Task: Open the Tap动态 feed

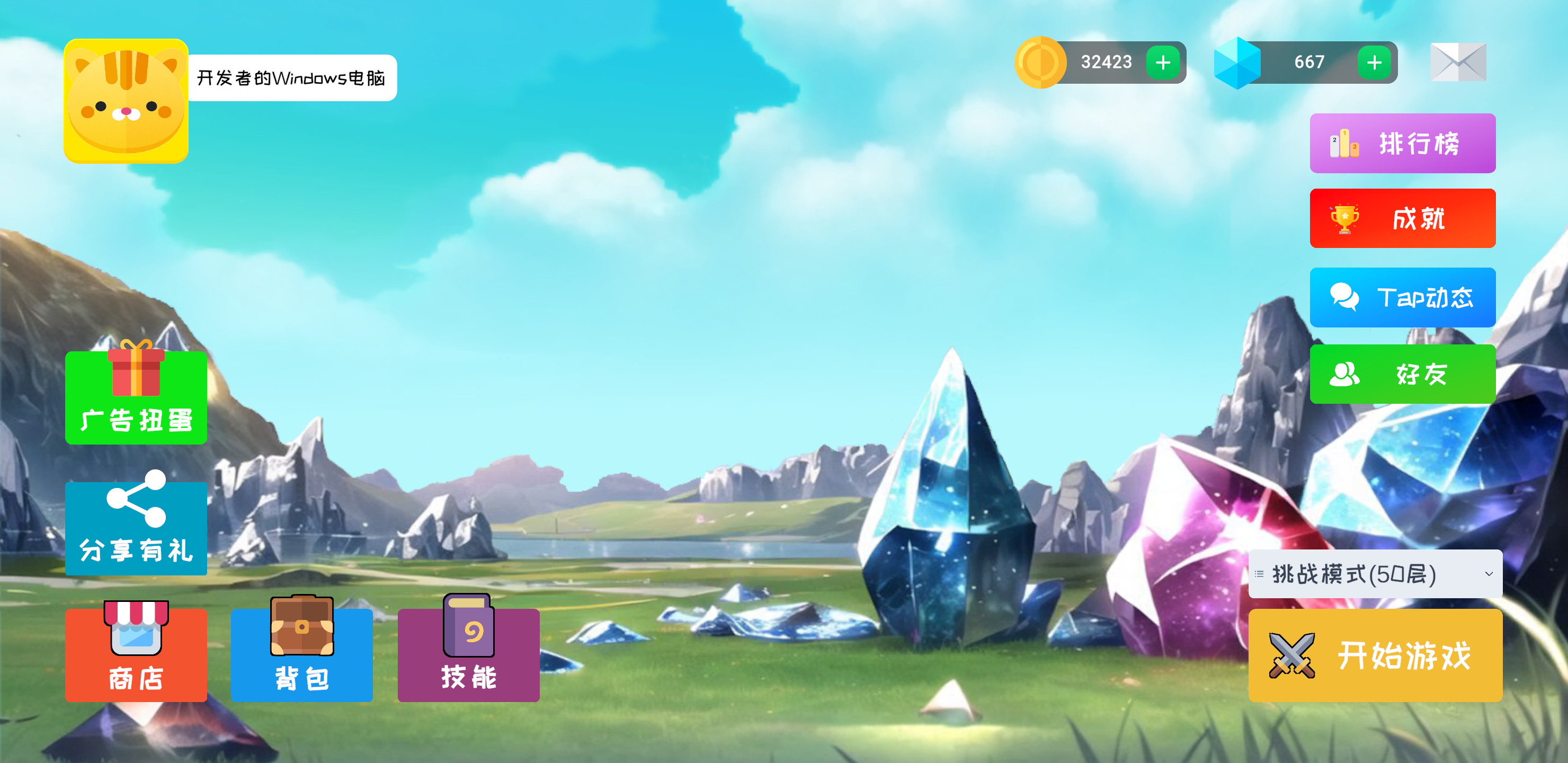Action: click(x=1402, y=297)
